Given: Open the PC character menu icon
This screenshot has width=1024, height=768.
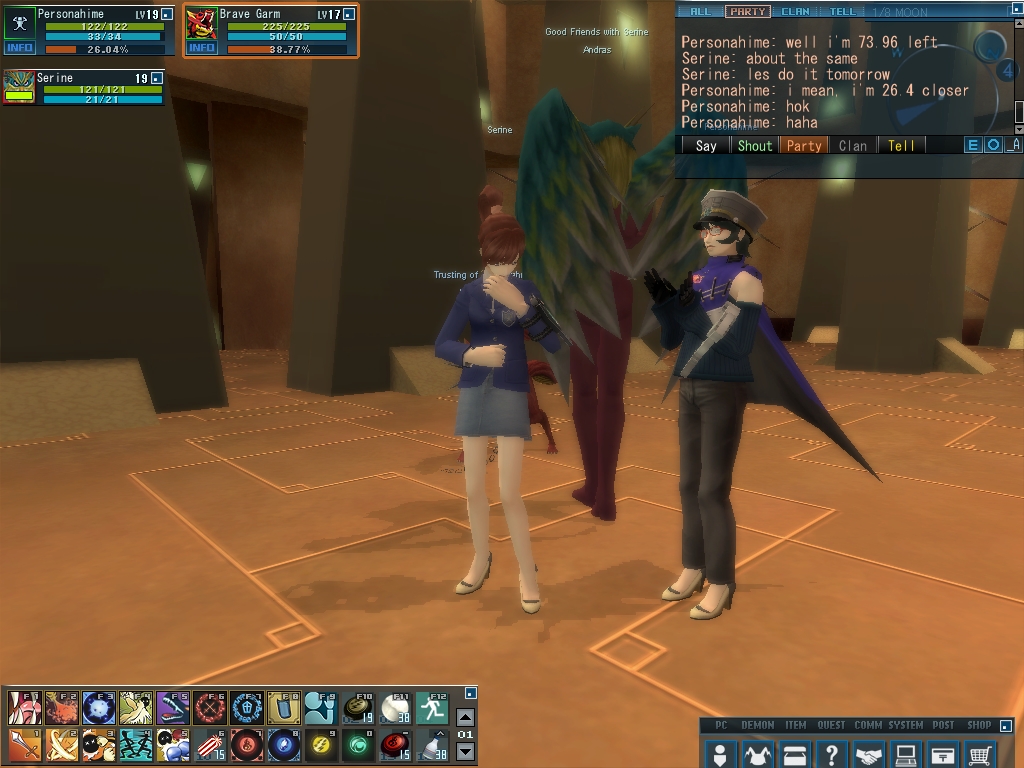Looking at the screenshot, I should point(719,753).
